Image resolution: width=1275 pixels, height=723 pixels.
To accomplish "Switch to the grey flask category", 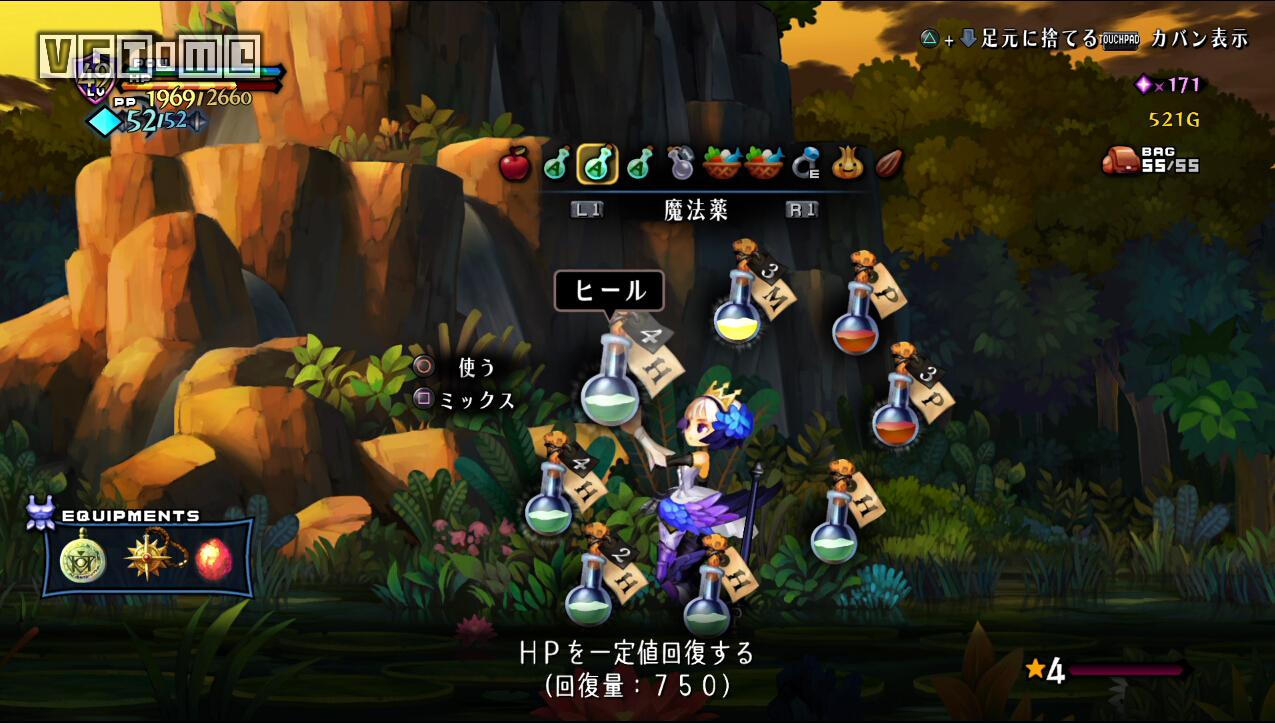I will [x=681, y=164].
